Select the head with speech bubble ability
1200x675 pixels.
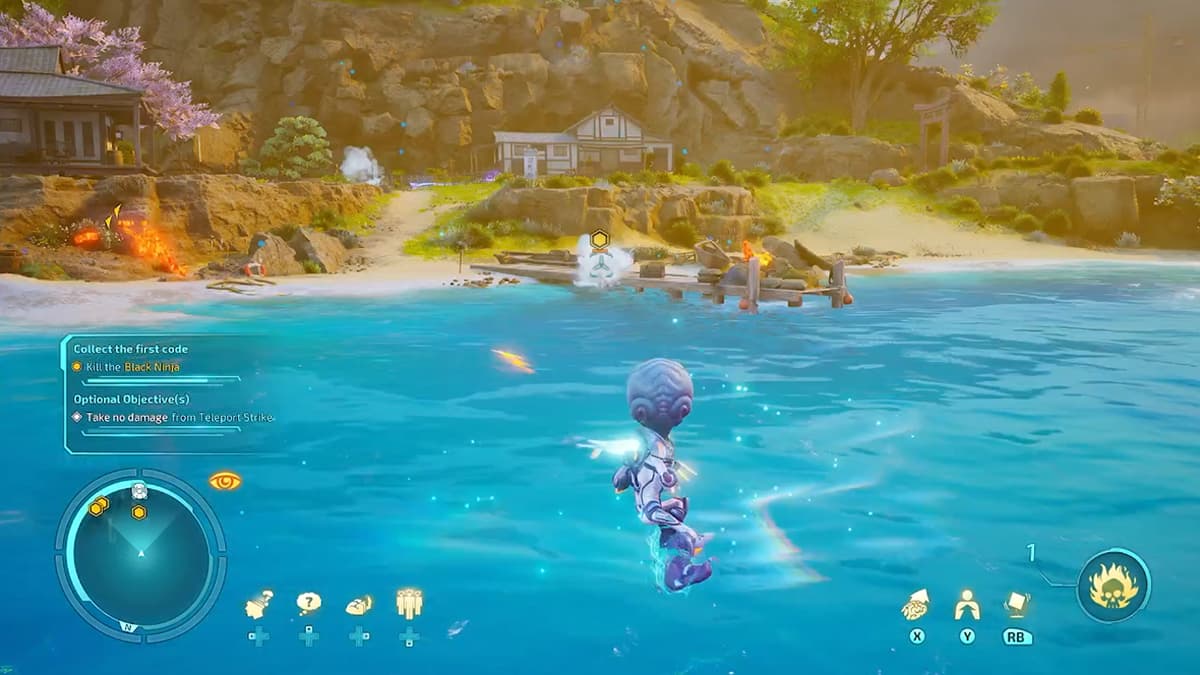(259, 603)
